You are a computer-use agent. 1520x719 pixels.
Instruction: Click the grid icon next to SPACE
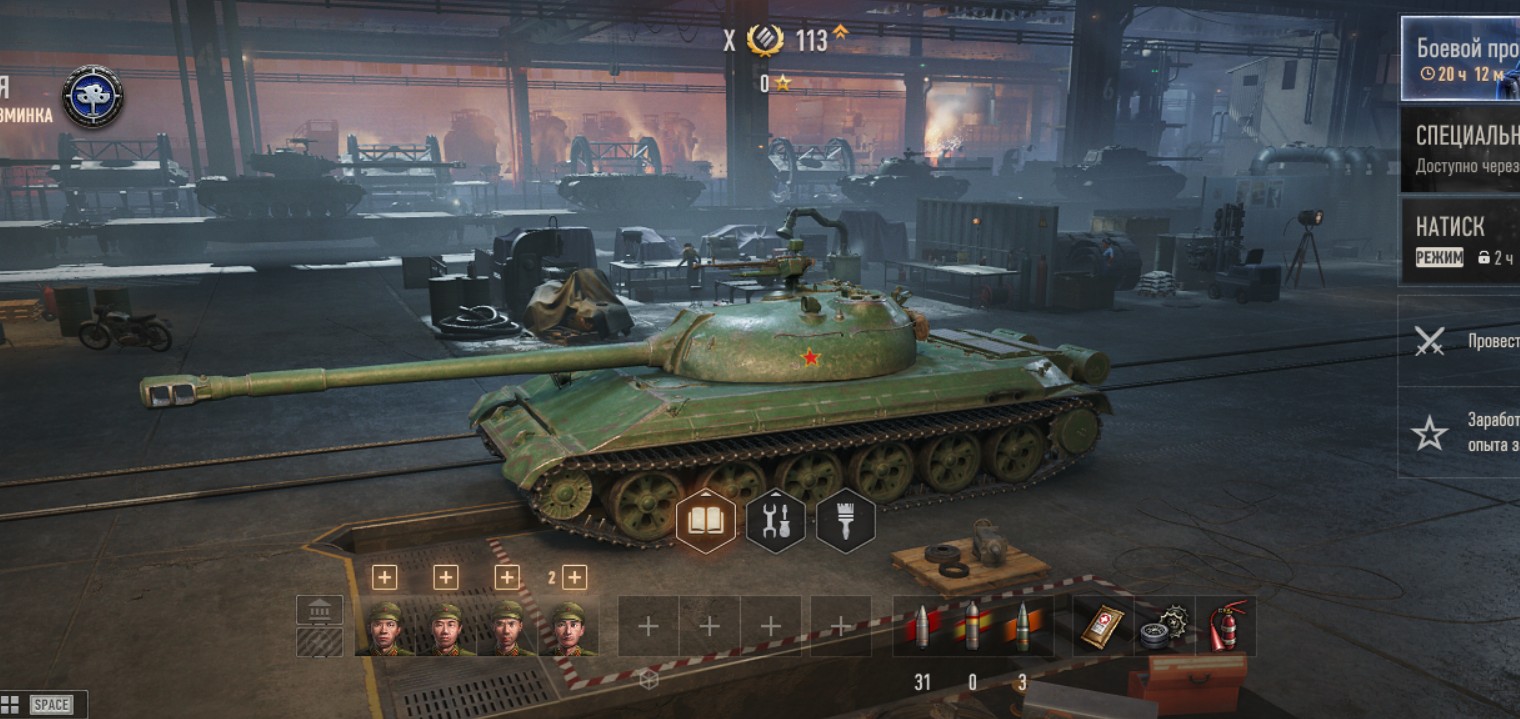point(10,704)
